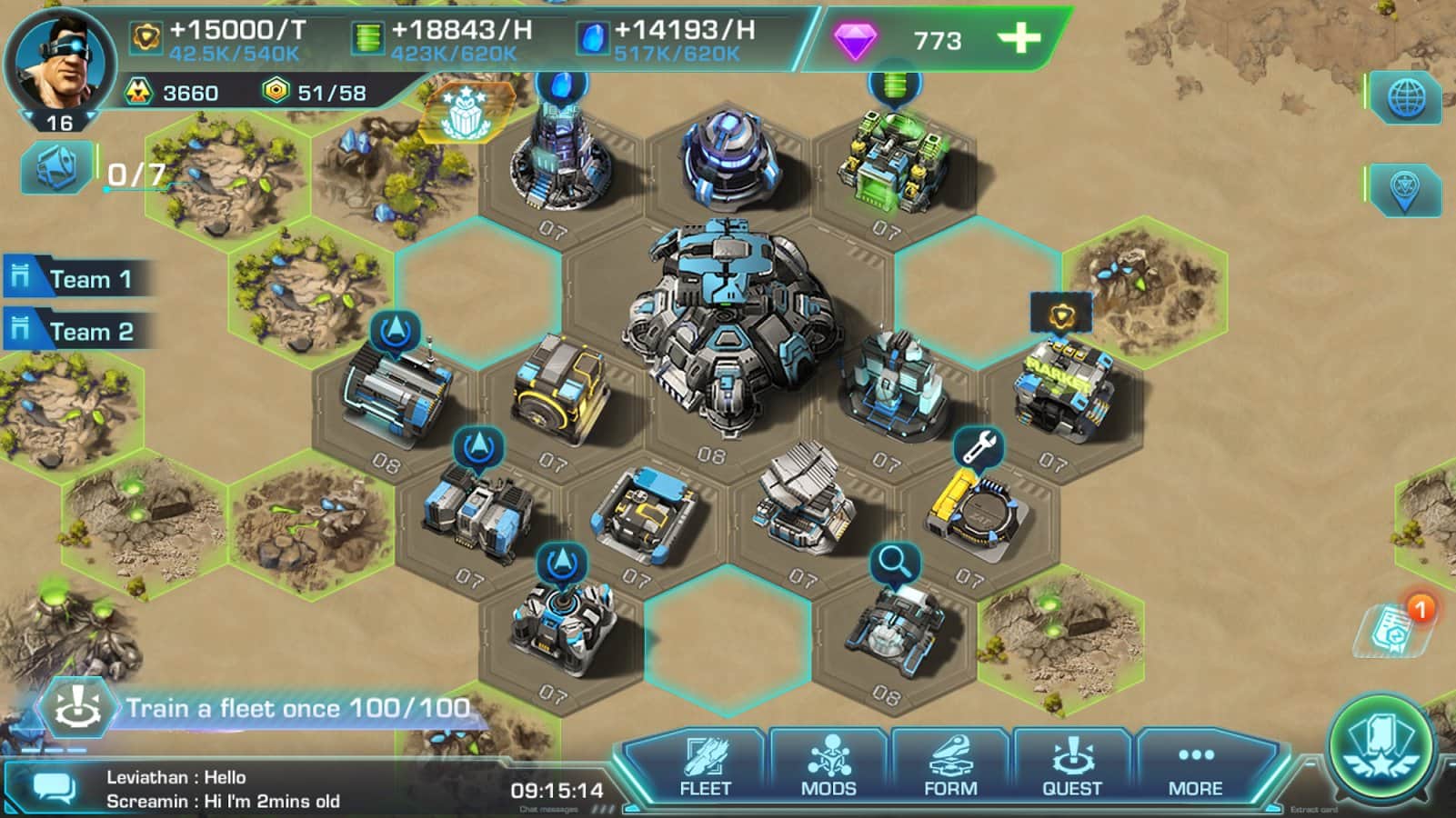This screenshot has height=818, width=1456.
Task: Tap the wrench repair bubble
Action: [979, 446]
